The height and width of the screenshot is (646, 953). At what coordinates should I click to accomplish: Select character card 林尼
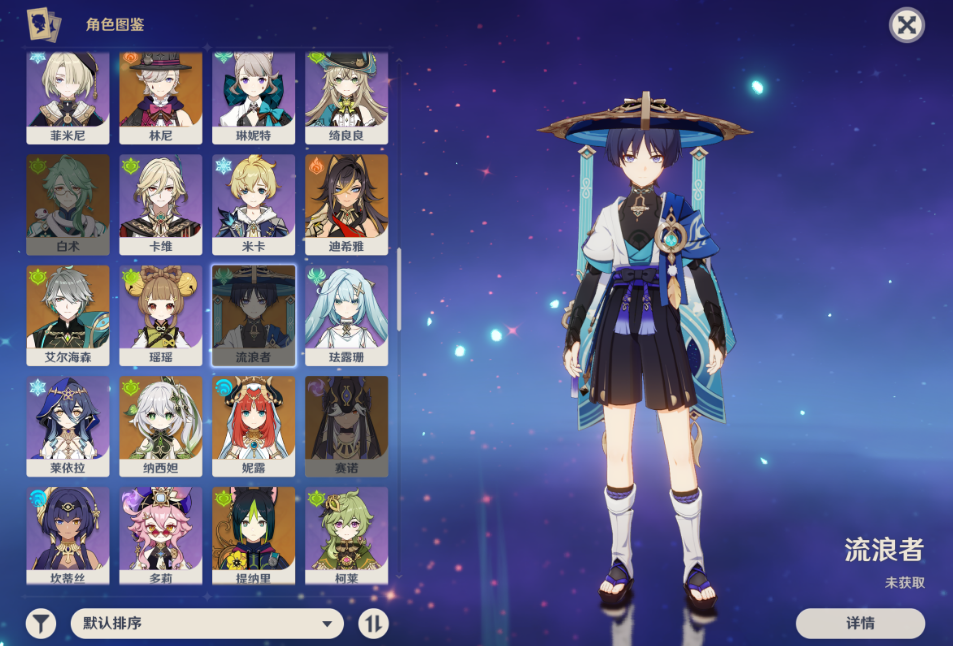coord(161,95)
